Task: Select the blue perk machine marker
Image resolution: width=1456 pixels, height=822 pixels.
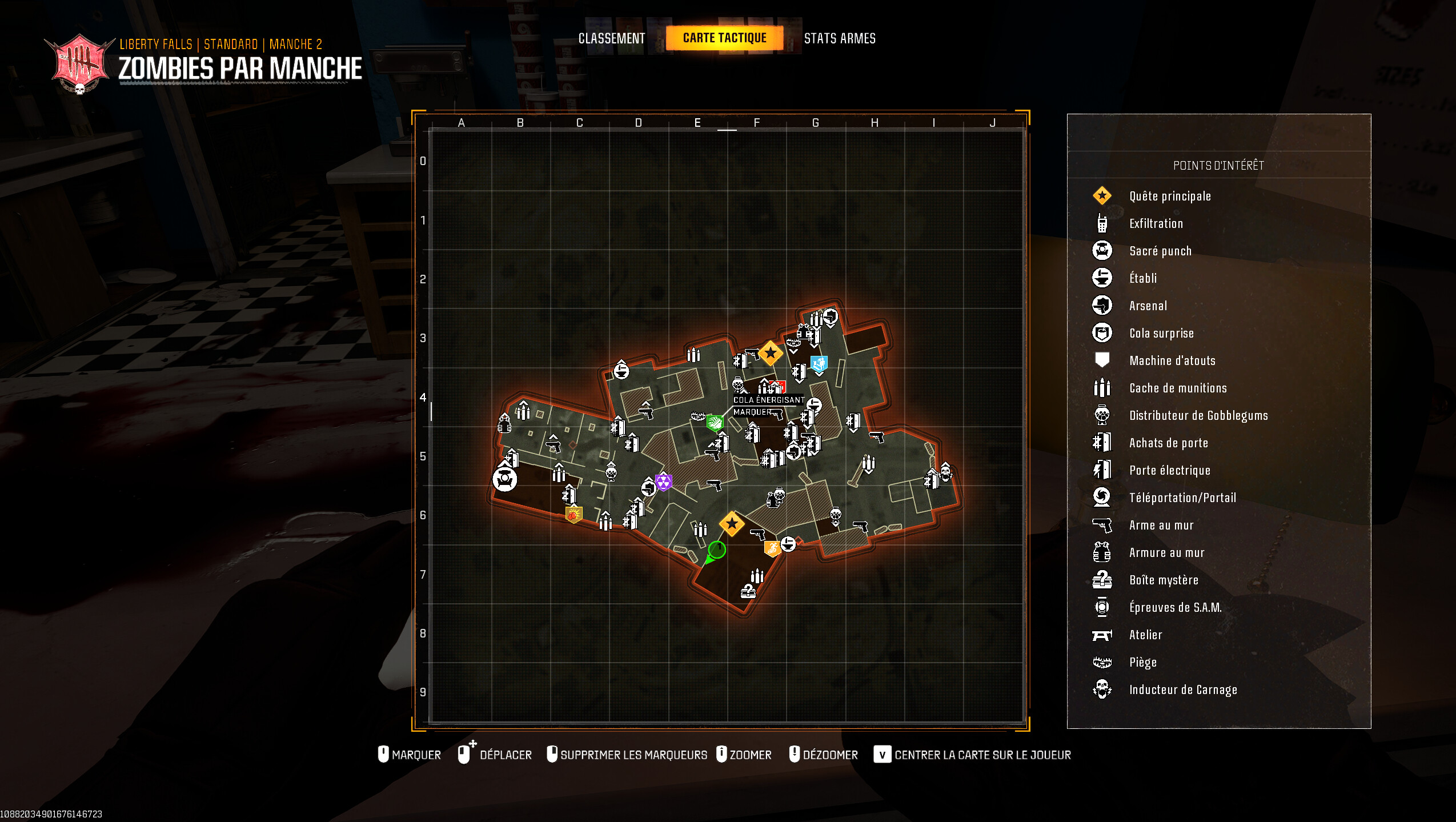Action: pos(819,363)
